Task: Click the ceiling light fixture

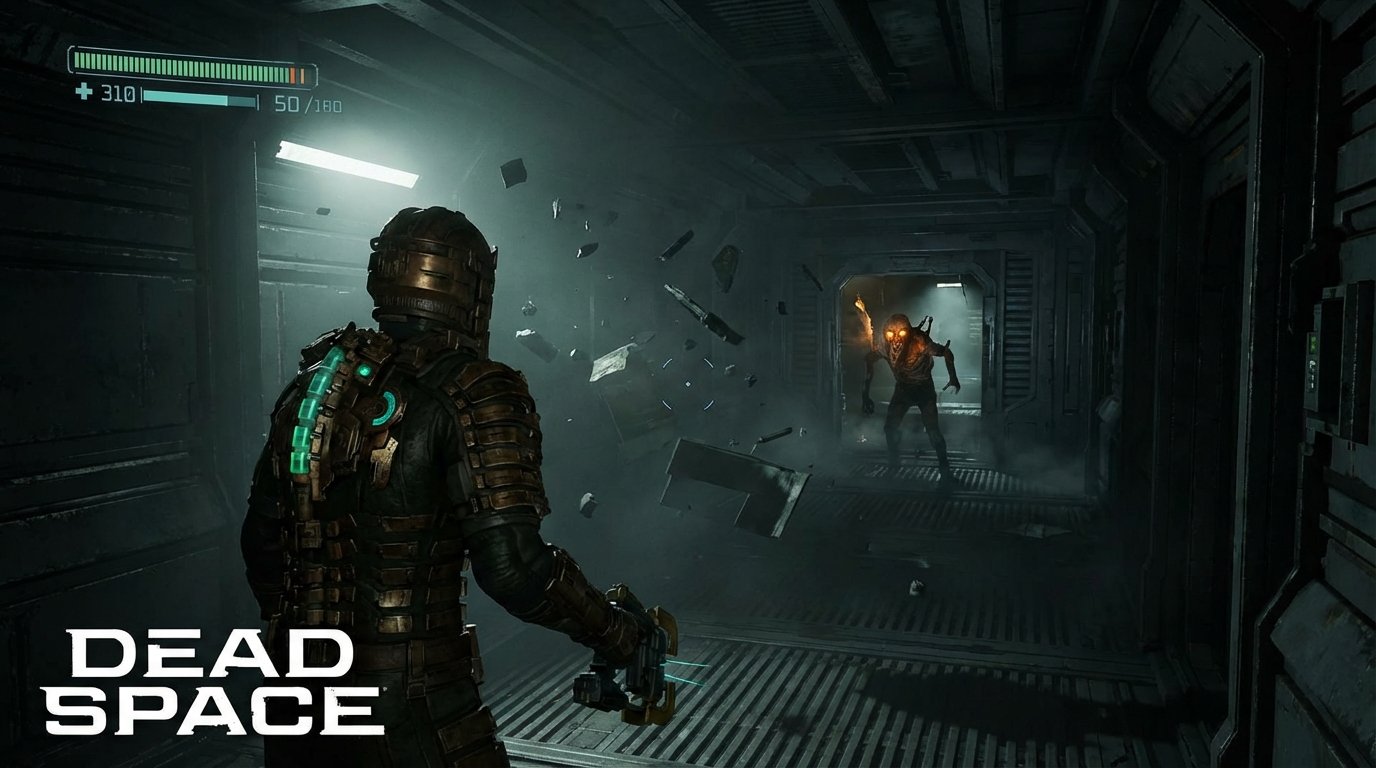Action: click(345, 165)
